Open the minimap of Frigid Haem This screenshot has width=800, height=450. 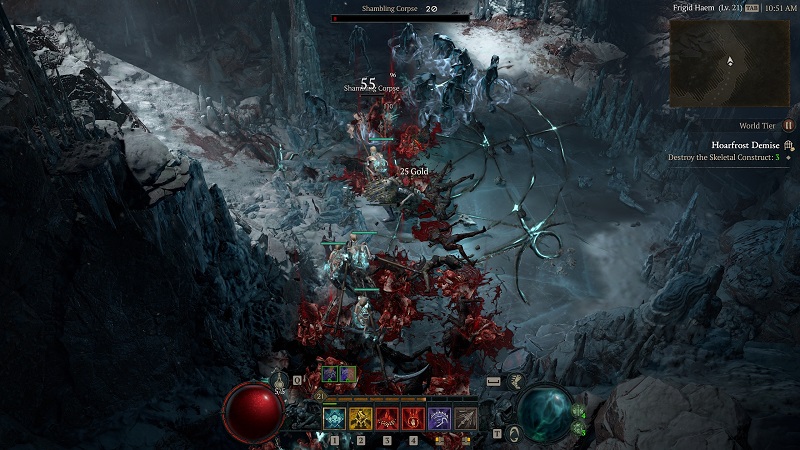[x=729, y=62]
